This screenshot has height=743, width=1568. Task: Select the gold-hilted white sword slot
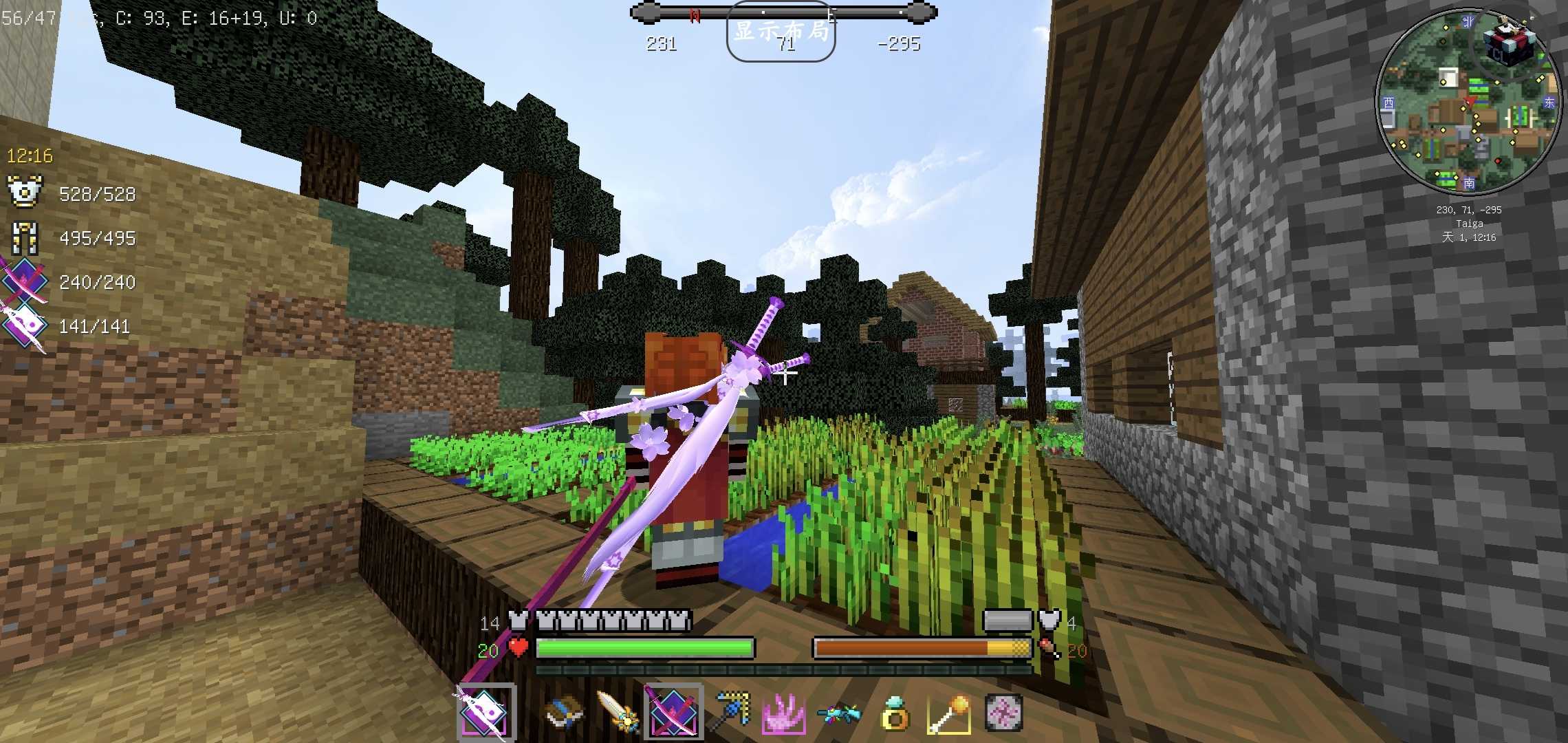pyautogui.click(x=618, y=713)
